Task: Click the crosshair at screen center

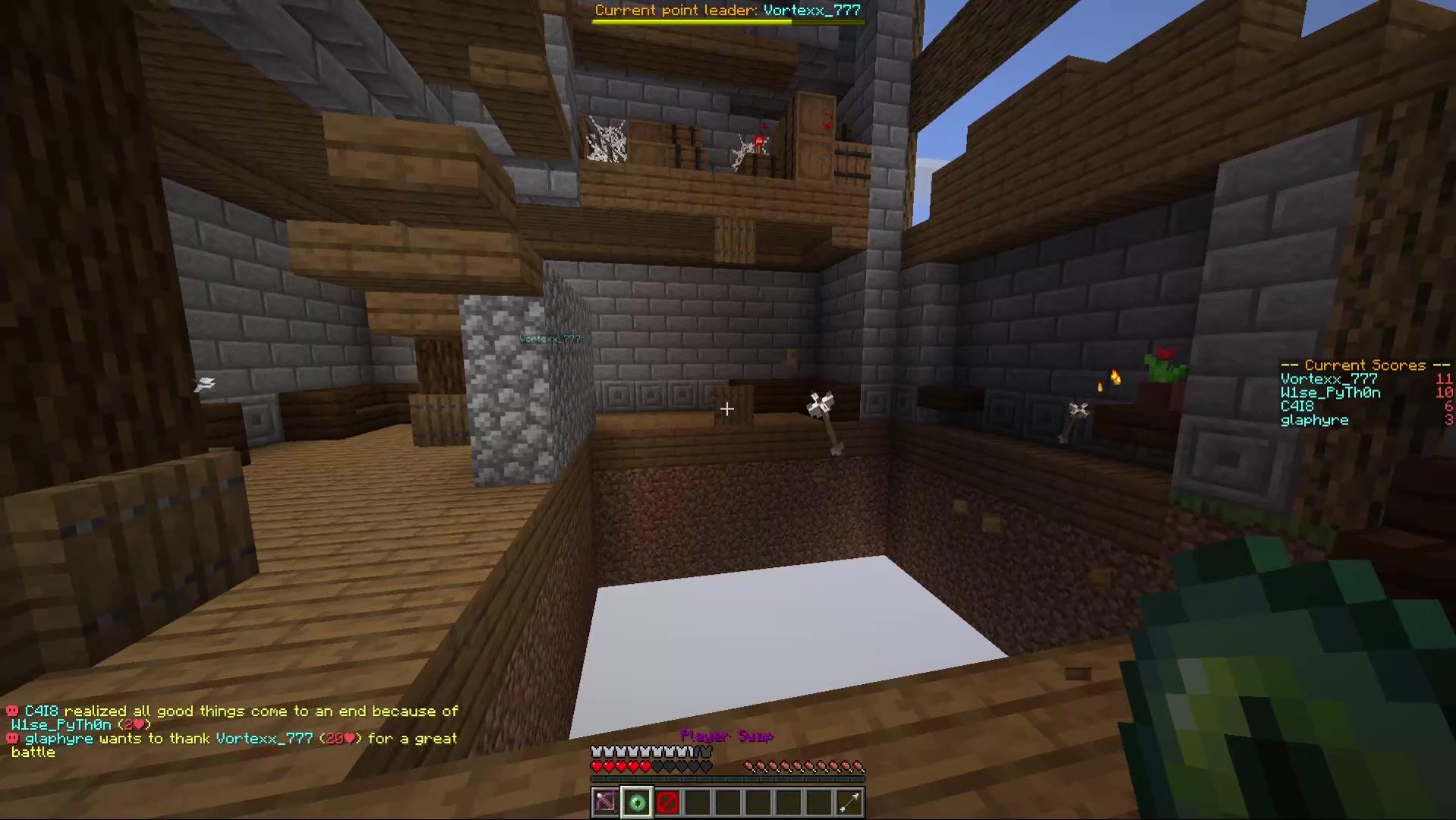Action: click(x=726, y=409)
